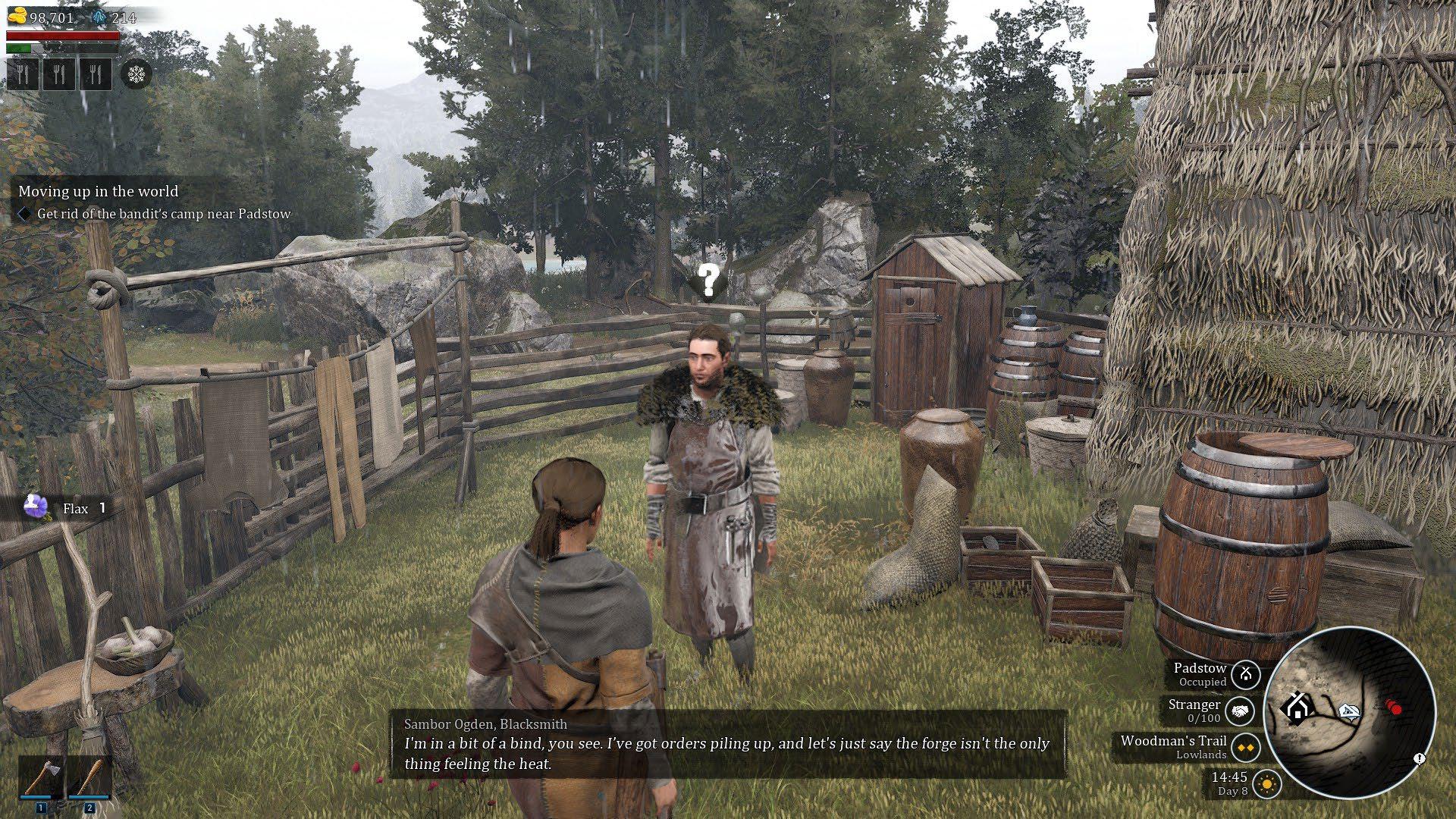
Task: Select the red enemy marker on minimap
Action: tap(1394, 708)
